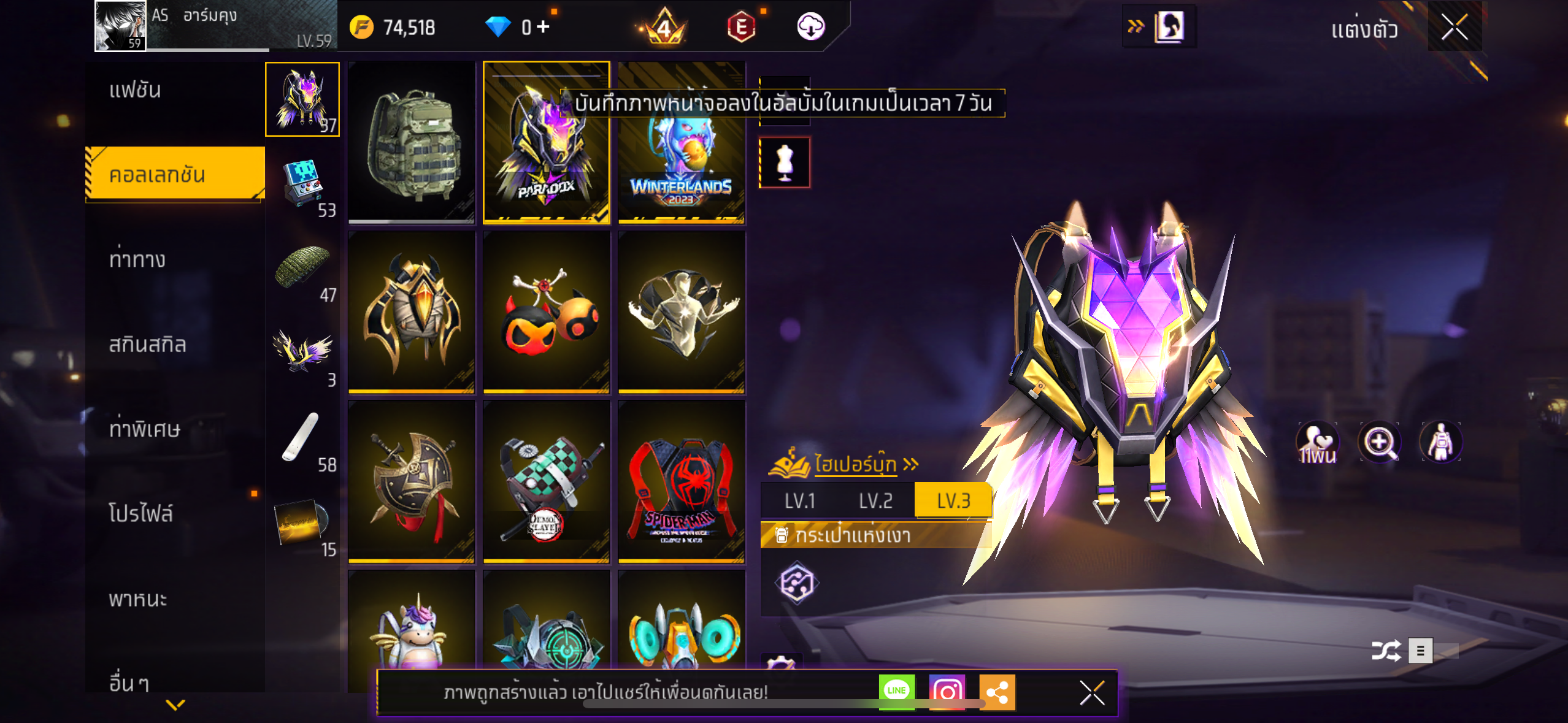Open the Fashion category
The height and width of the screenshot is (723, 1568).
[136, 91]
